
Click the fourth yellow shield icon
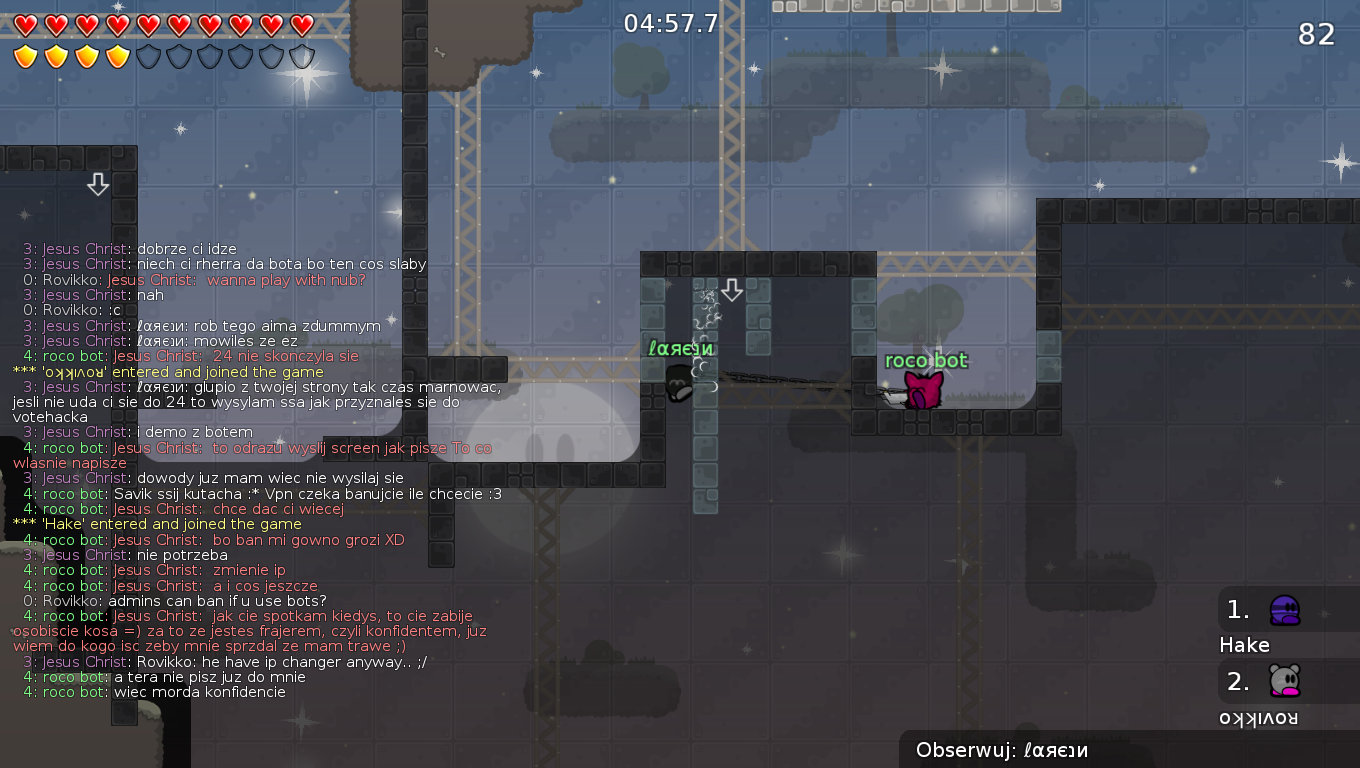pos(116,57)
